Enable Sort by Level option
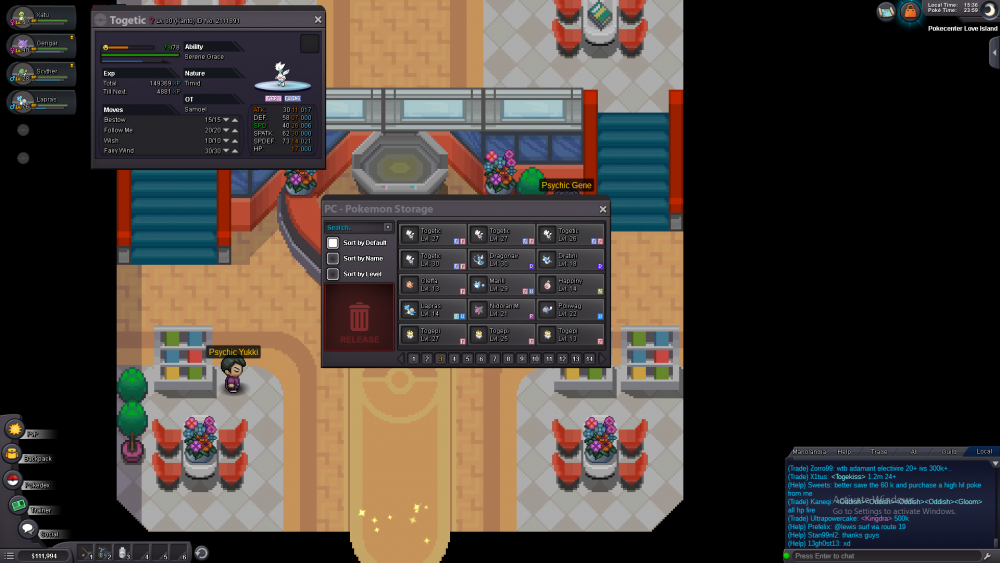This screenshot has width=1000, height=563. click(333, 274)
